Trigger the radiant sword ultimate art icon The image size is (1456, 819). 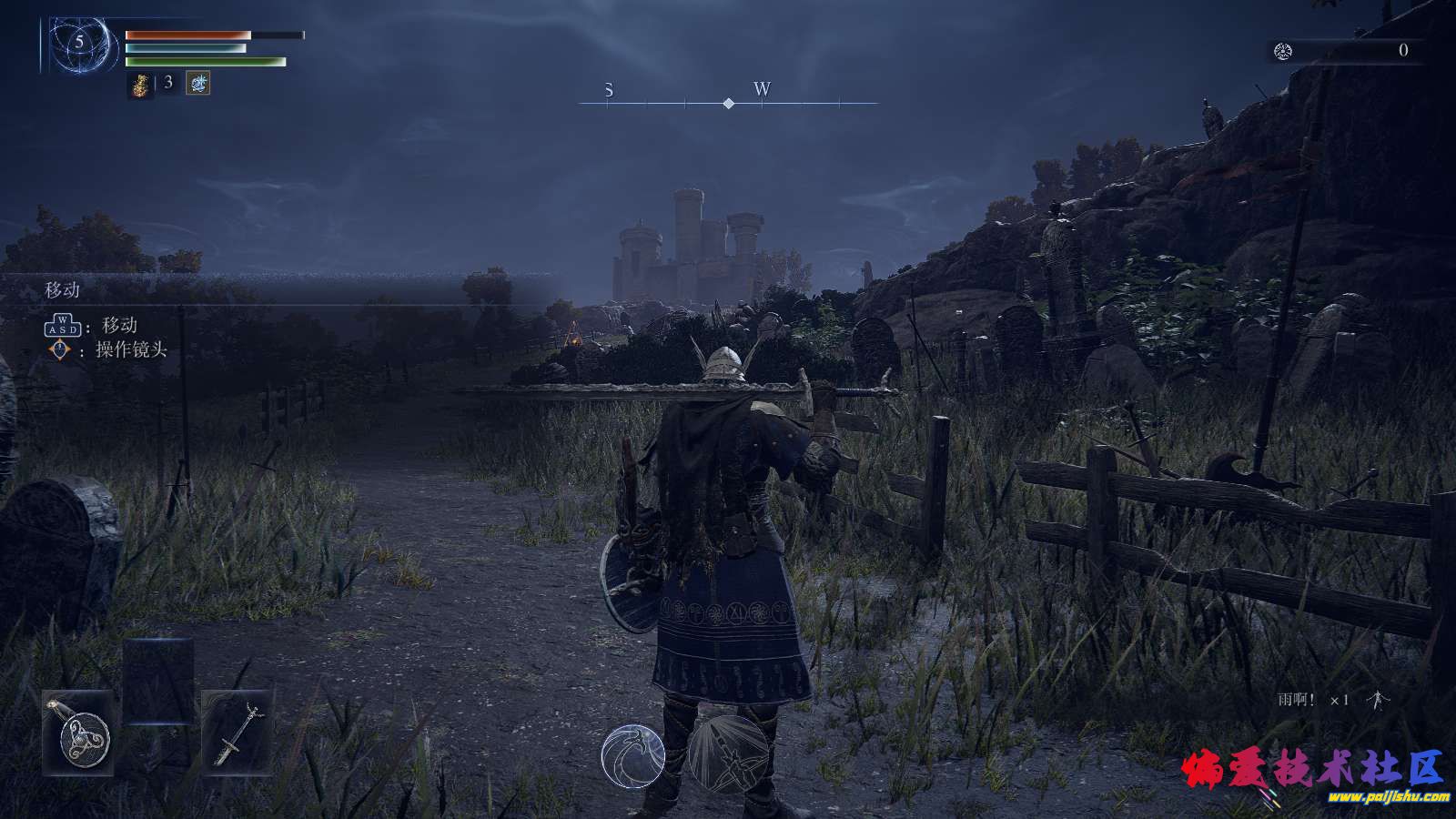click(x=728, y=753)
